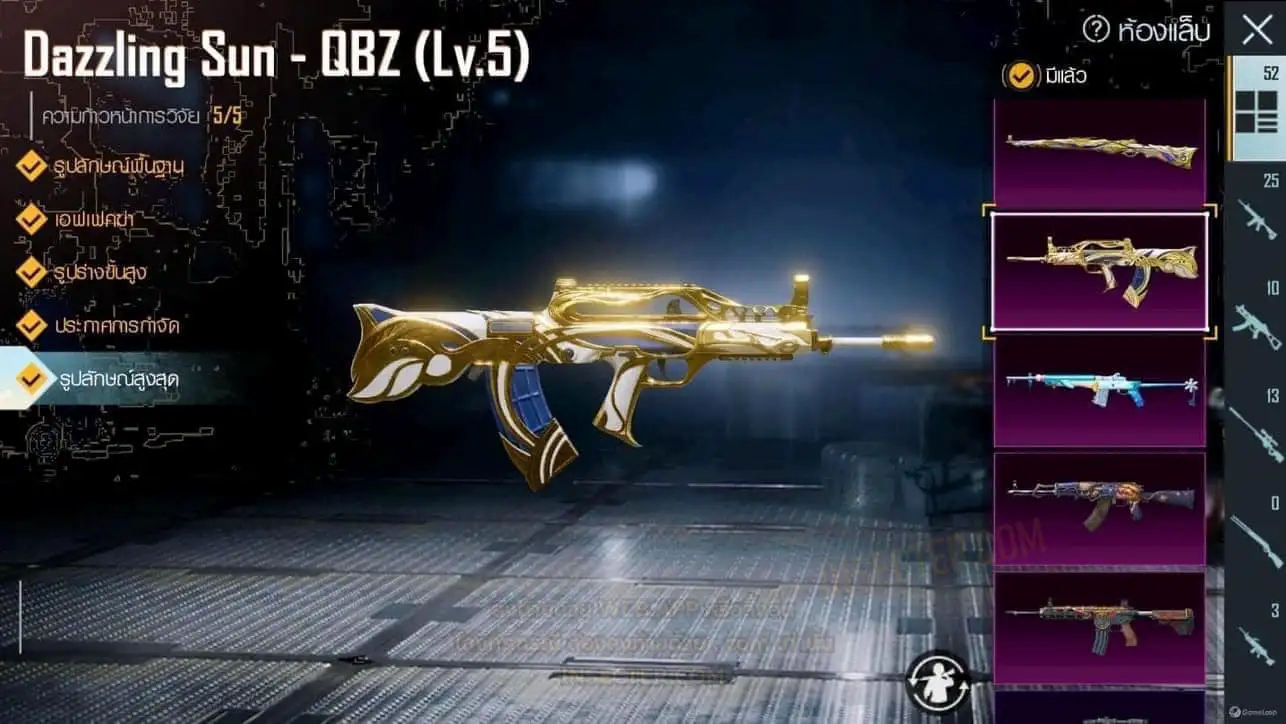Tap the character rotate preview button
This screenshot has height=724, width=1286.
[x=937, y=681]
